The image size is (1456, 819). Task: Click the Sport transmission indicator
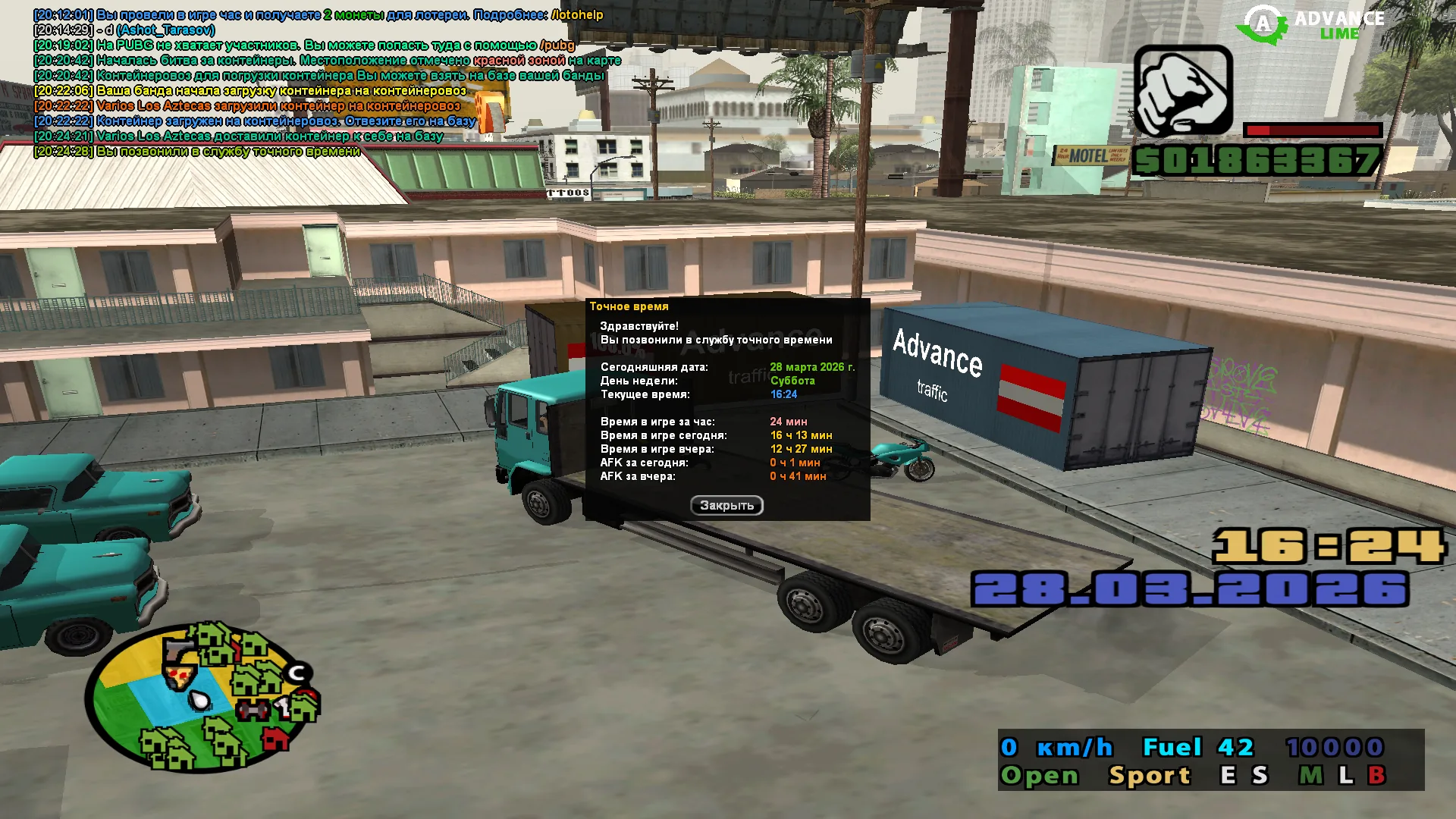(x=1147, y=775)
